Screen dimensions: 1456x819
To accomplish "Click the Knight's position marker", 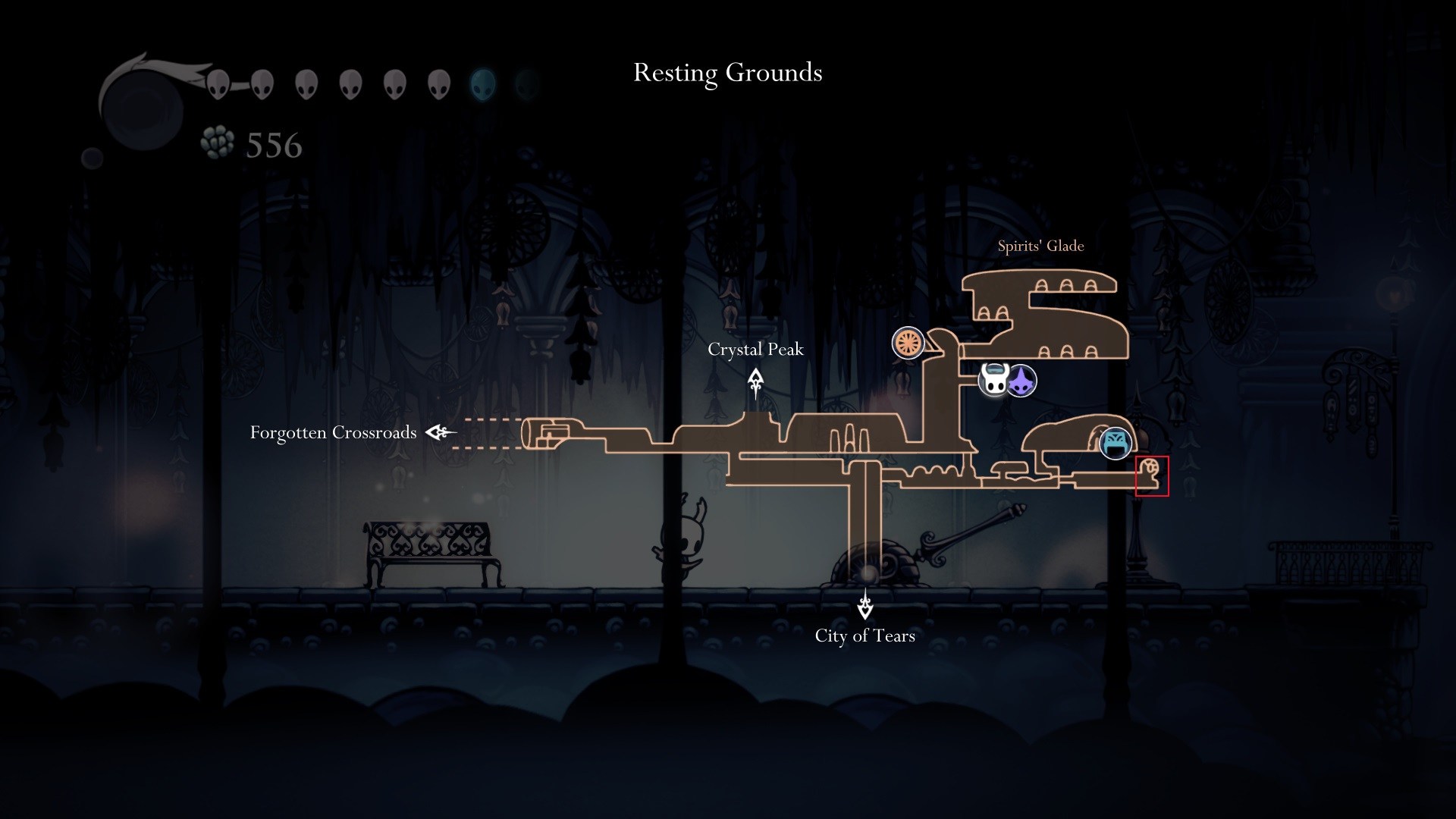I will pyautogui.click(x=994, y=379).
